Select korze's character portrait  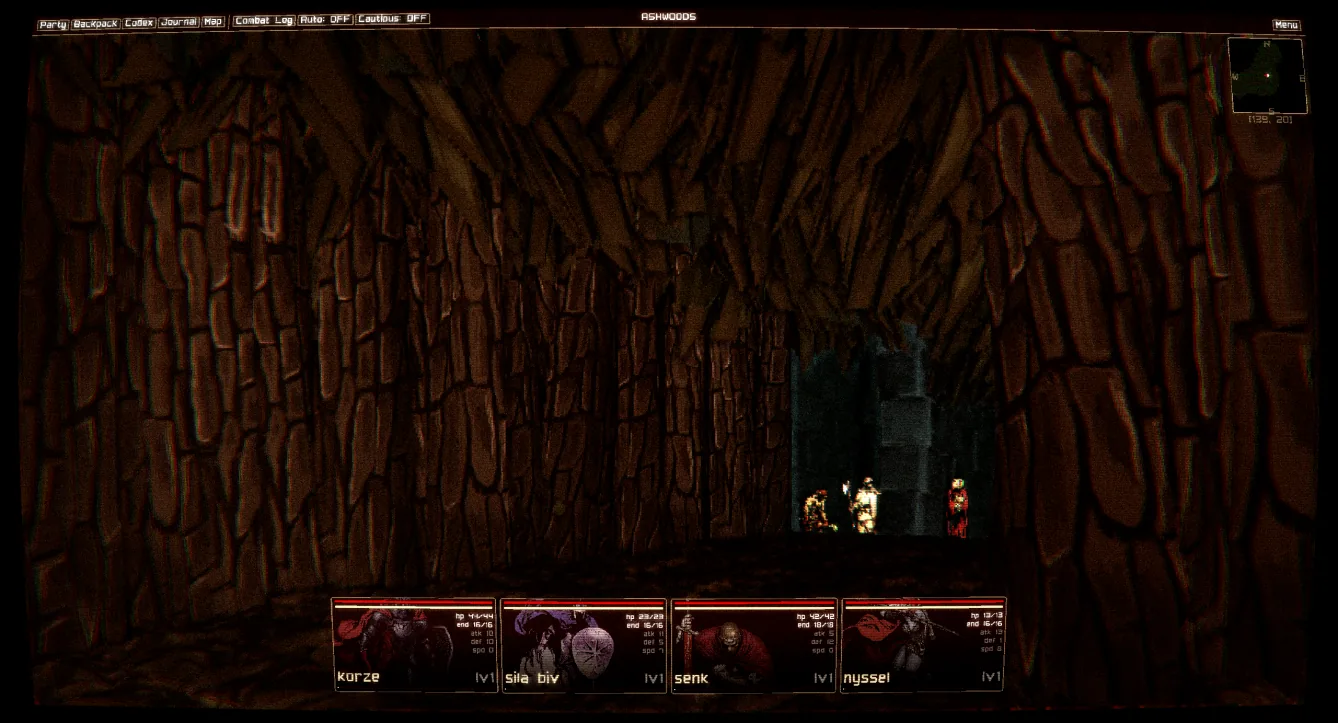click(x=413, y=645)
